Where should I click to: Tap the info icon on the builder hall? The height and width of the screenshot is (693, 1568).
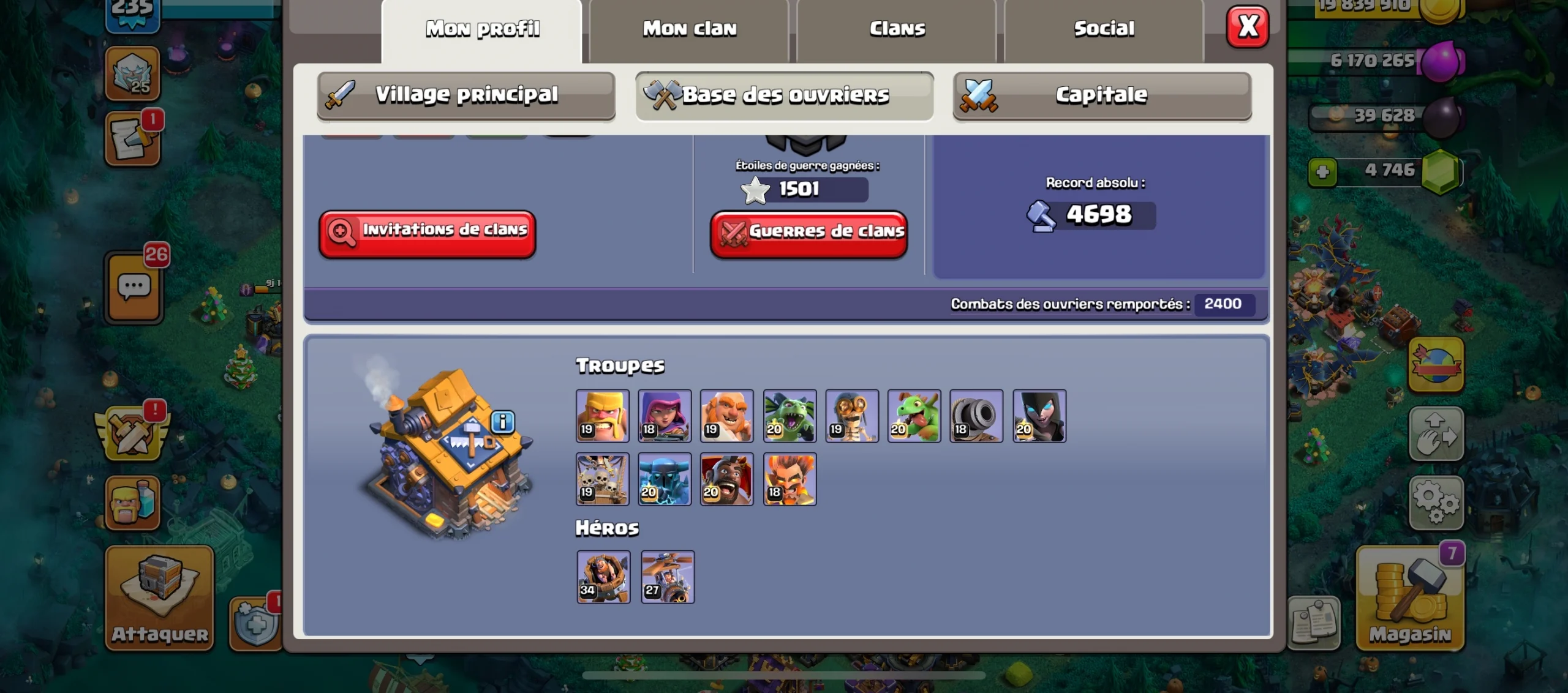(x=502, y=421)
